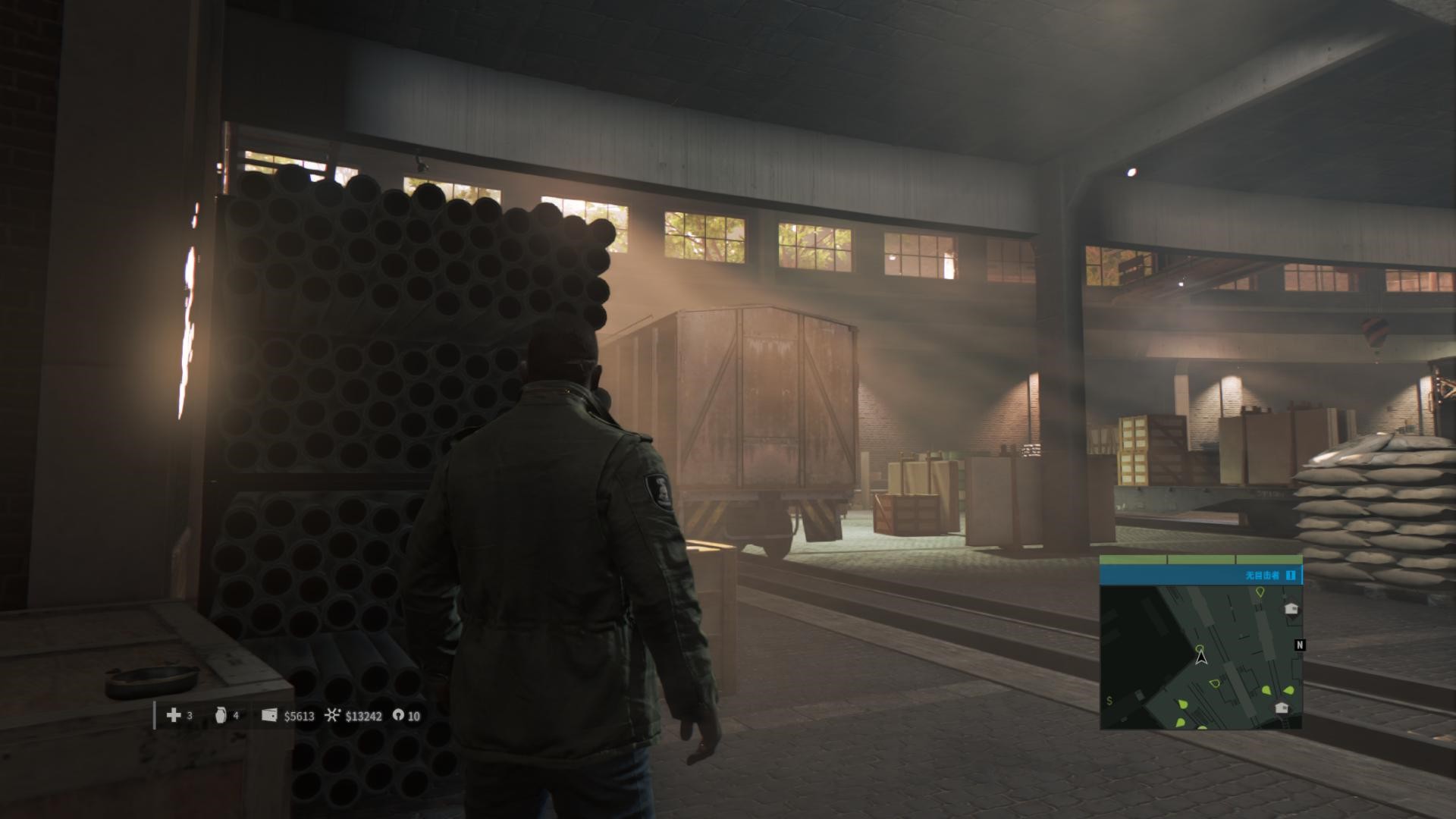1456x819 pixels.
Task: Click the N compass marker on minimap
Action: coord(1300,645)
